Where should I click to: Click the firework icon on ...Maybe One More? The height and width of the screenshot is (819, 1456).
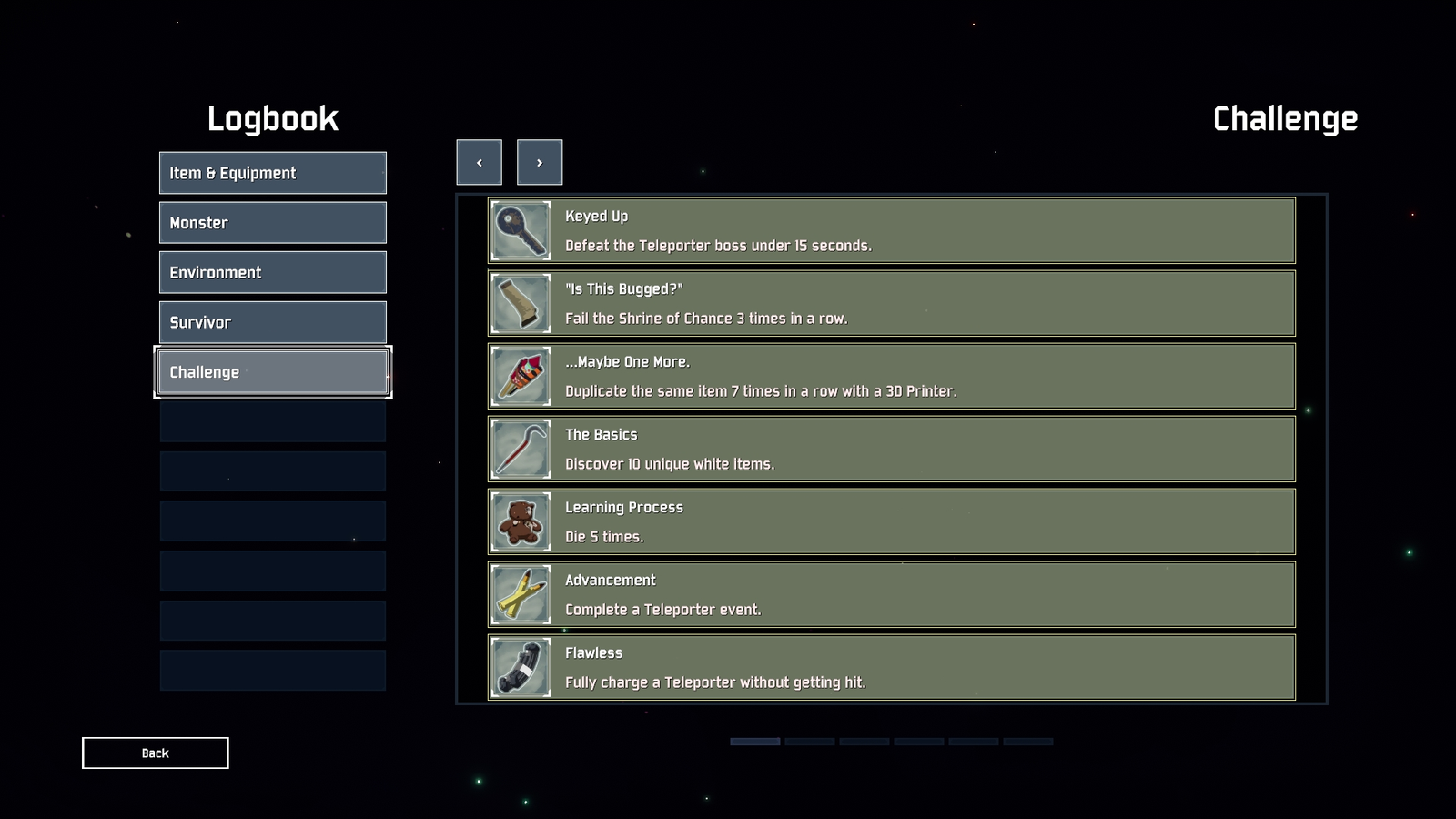(520, 376)
